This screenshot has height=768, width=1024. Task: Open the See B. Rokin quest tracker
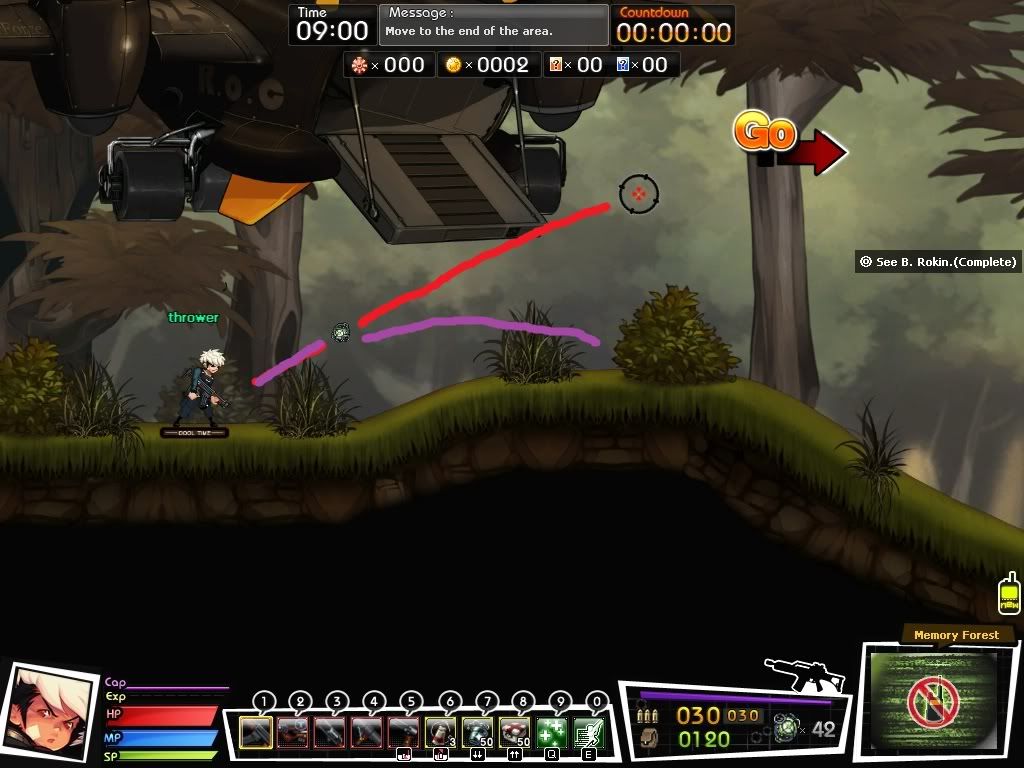pyautogui.click(x=938, y=262)
